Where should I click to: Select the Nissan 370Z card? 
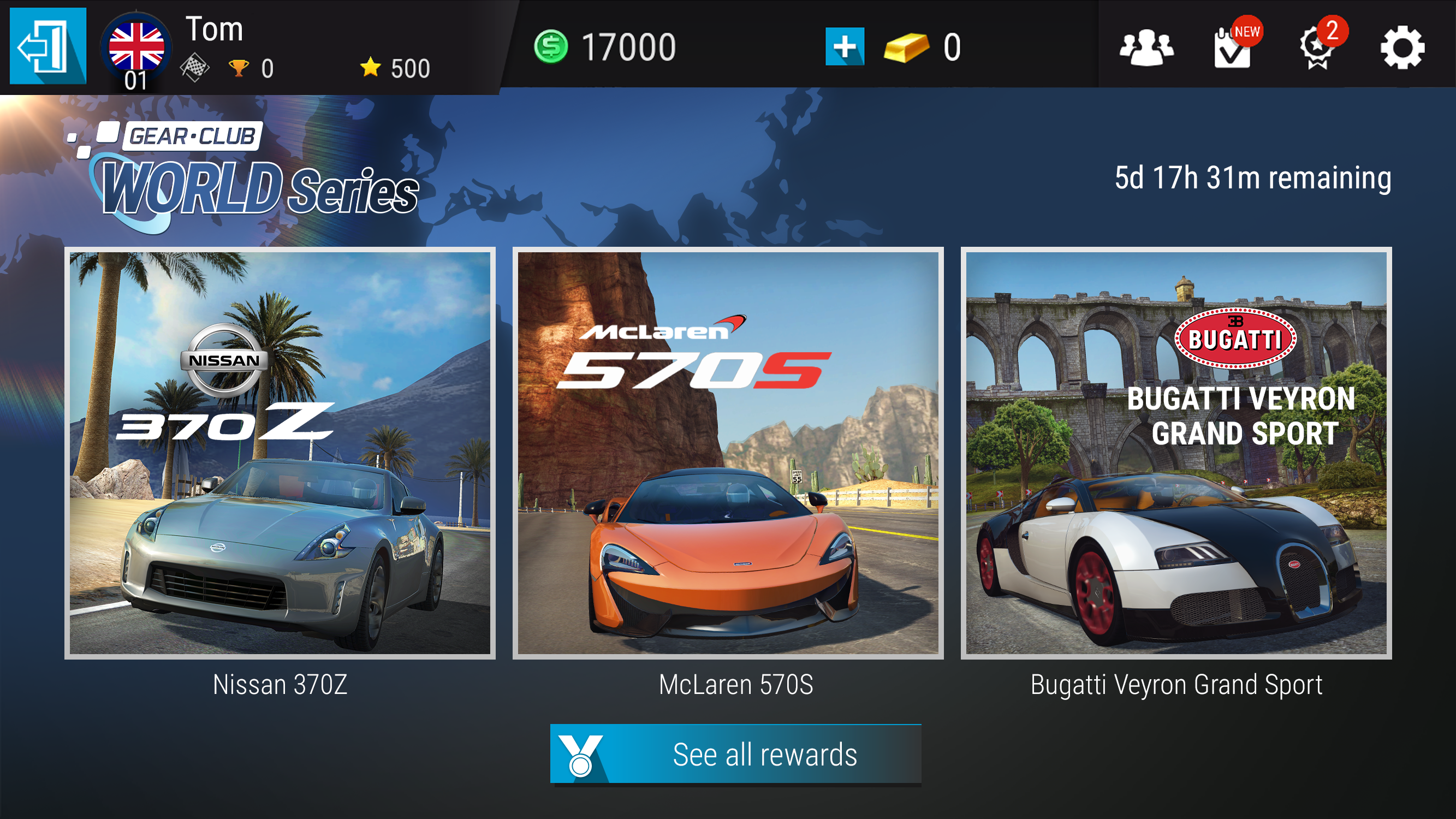pyautogui.click(x=280, y=453)
